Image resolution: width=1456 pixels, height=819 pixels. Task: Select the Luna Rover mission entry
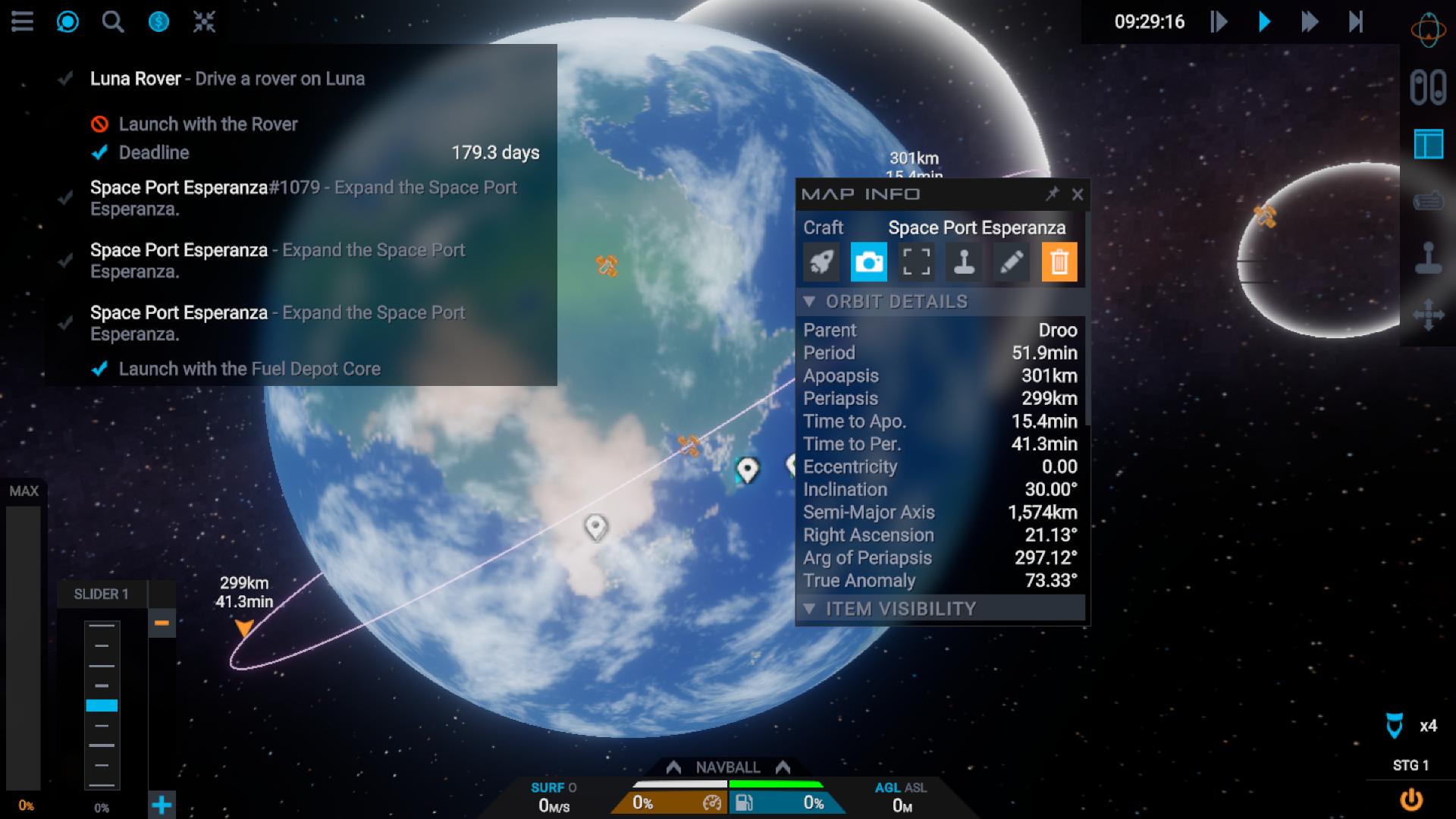(227, 79)
